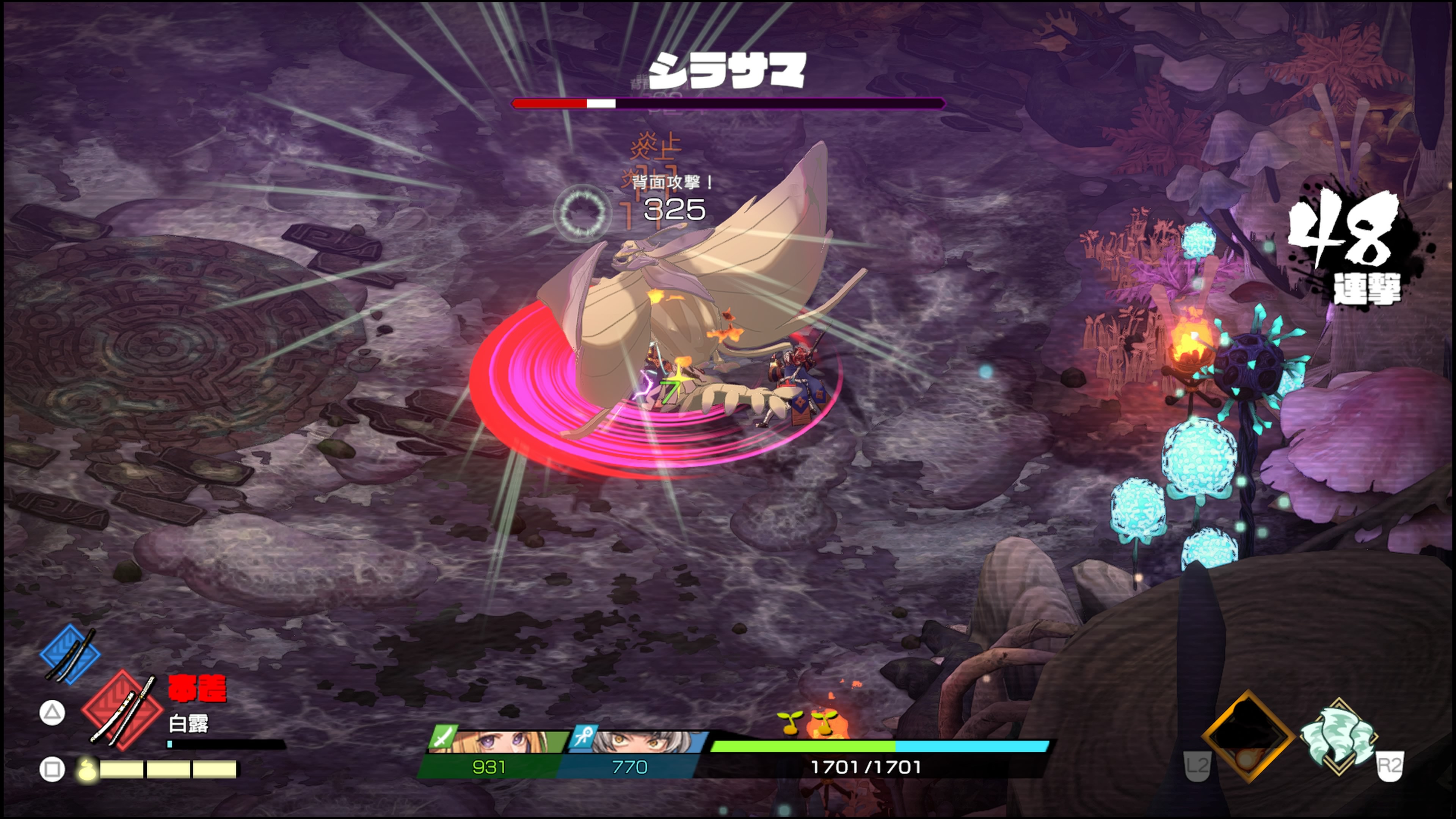Image resolution: width=1456 pixels, height=819 pixels.
Task: Choose the red 白露 twin-sword weapon icon
Action: click(122, 710)
